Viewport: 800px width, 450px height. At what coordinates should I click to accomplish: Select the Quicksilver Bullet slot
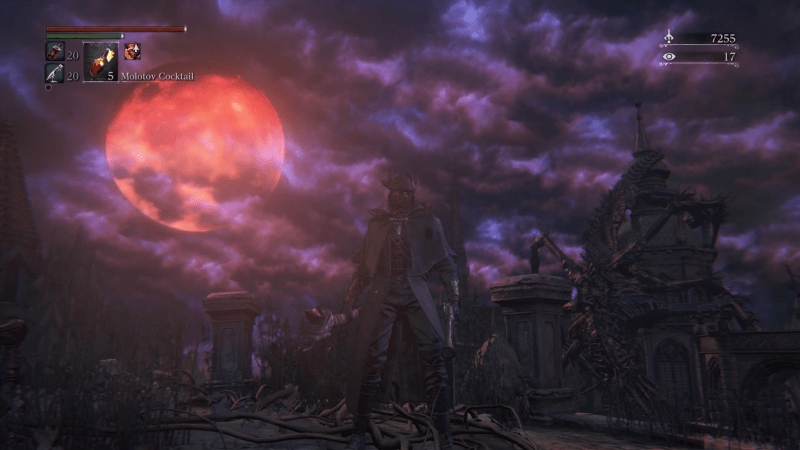(x=54, y=73)
